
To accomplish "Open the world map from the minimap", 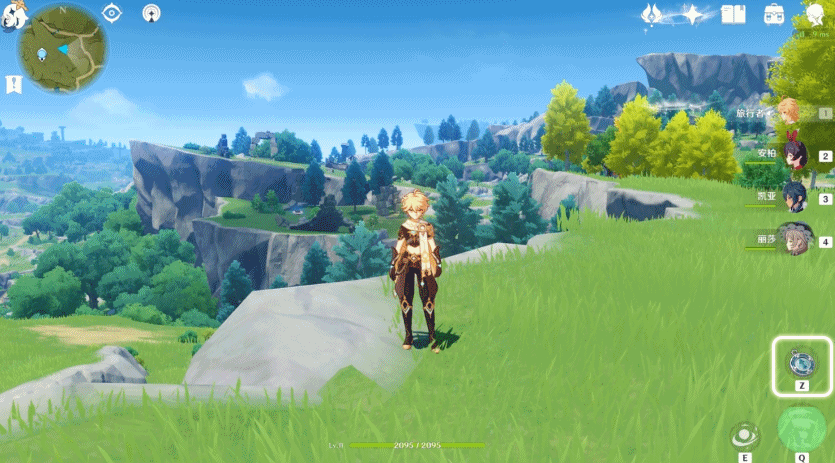I will [x=63, y=48].
